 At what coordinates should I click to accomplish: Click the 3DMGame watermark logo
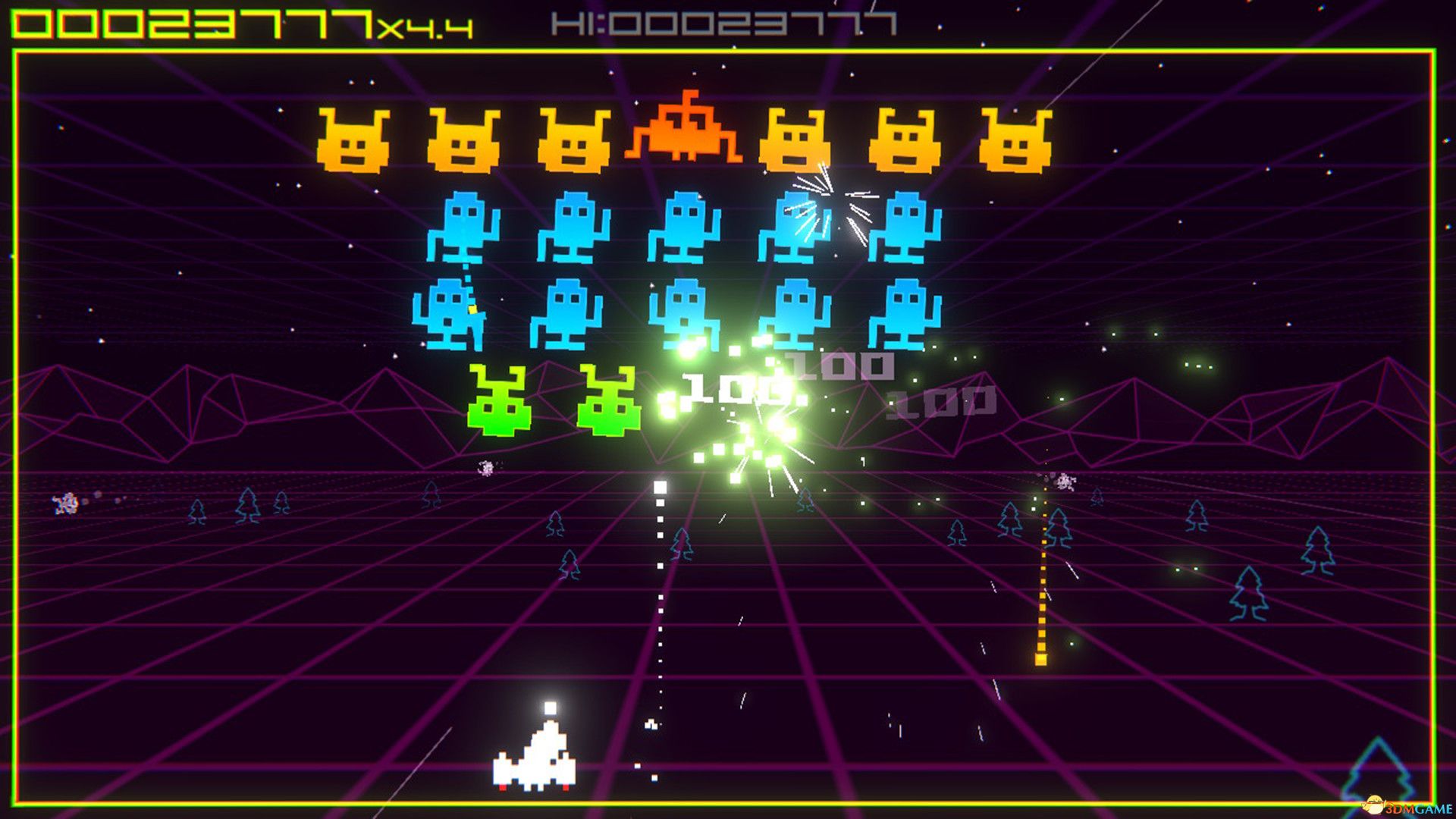click(1407, 805)
